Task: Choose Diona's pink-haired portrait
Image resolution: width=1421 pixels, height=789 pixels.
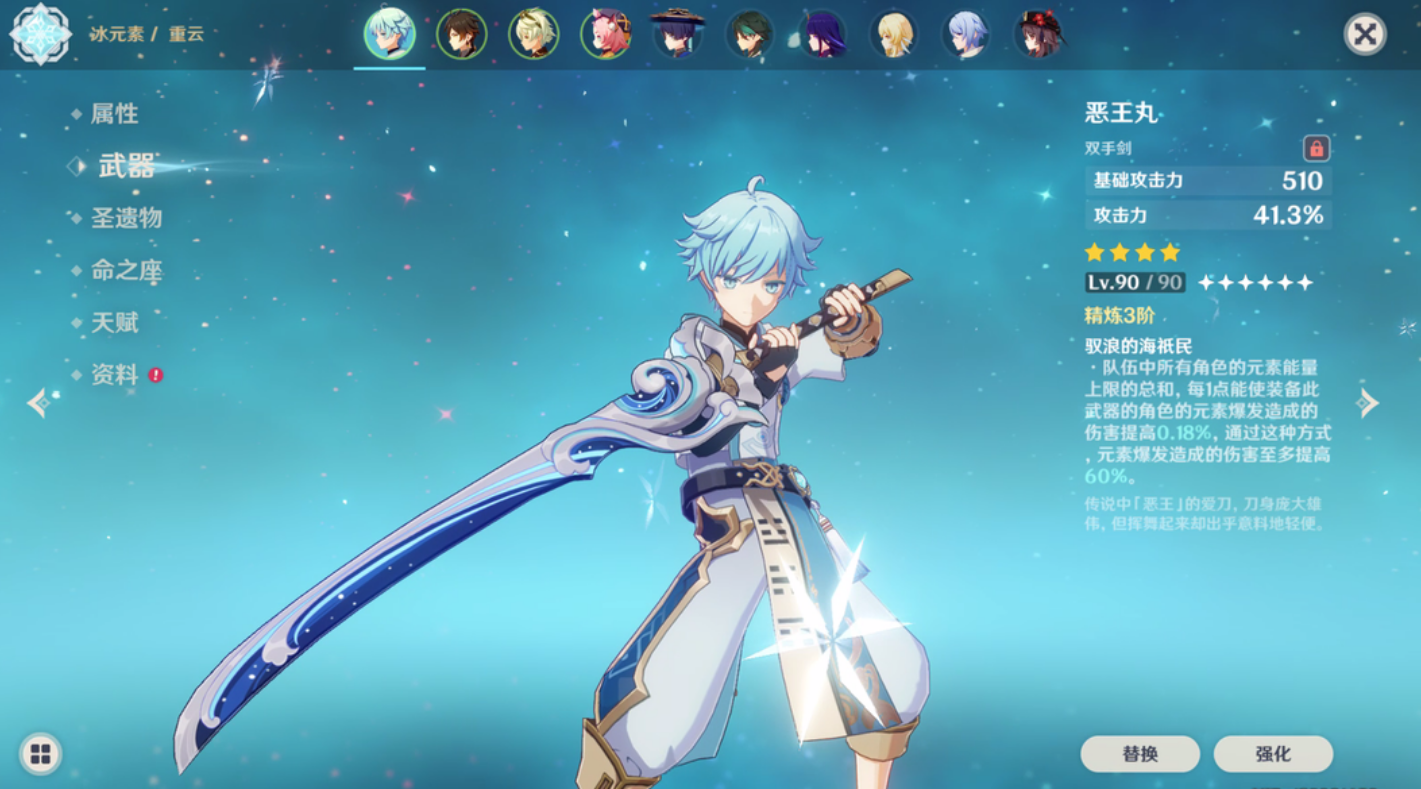Action: 605,34
